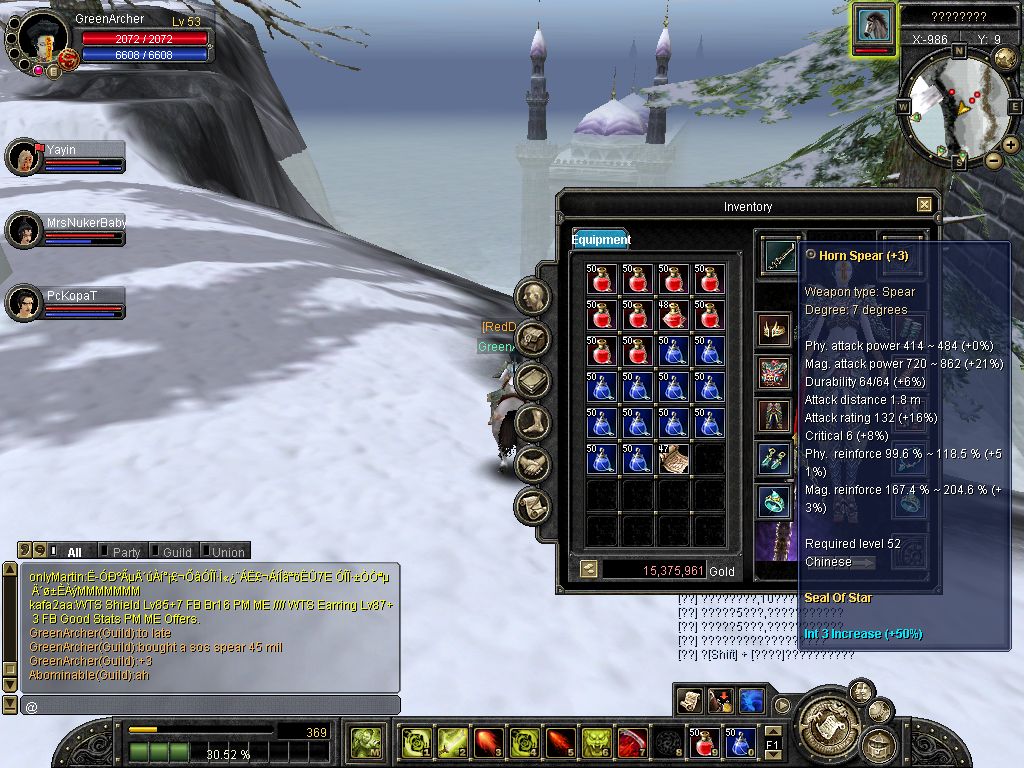Use the red health potion in hotbar slot 9
The image size is (1024, 768).
point(703,743)
